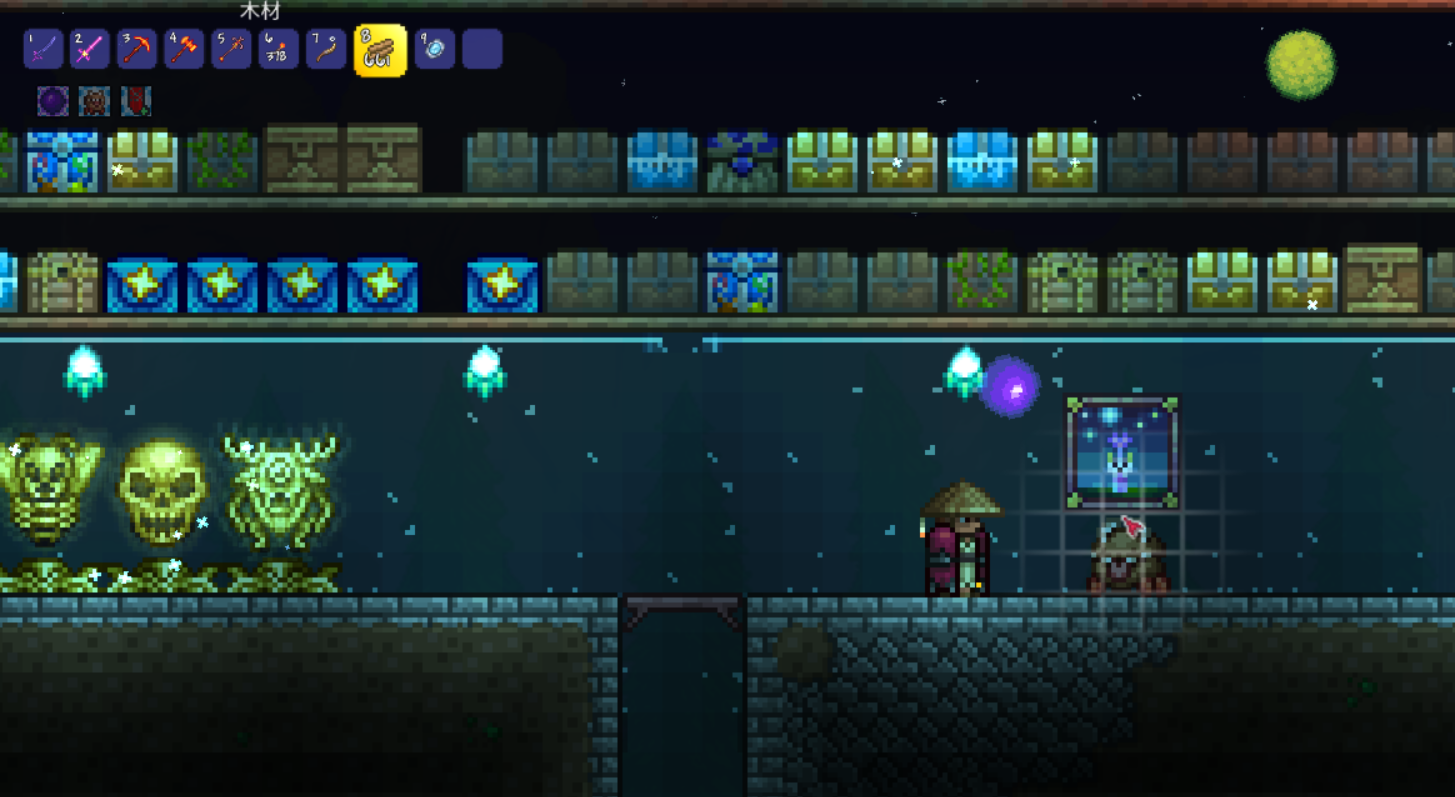Select the purple sword in hotbar slot 1
Viewport: 1455px width, 797px height.
point(43,49)
